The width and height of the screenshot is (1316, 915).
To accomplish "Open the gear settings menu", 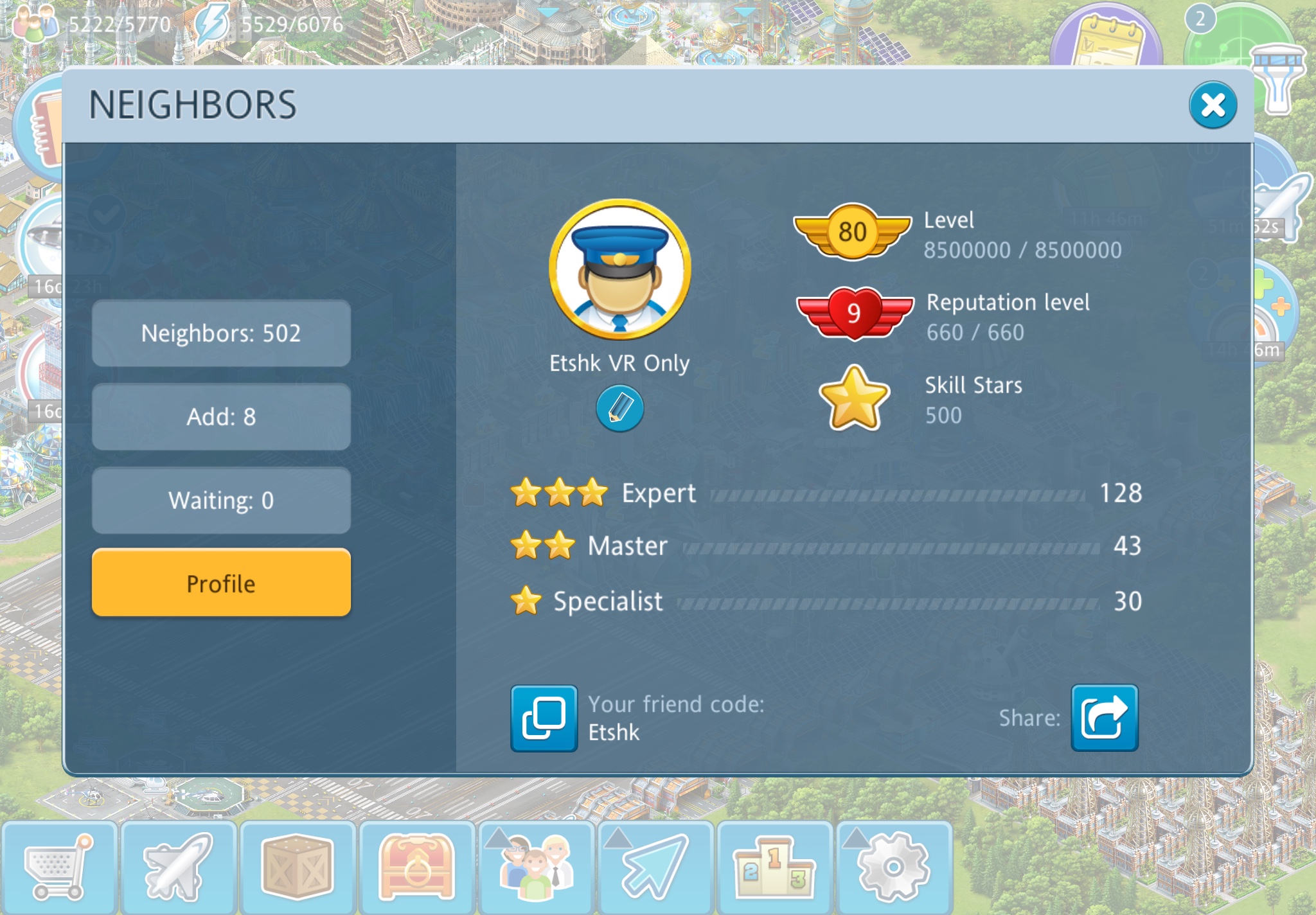I will (894, 867).
